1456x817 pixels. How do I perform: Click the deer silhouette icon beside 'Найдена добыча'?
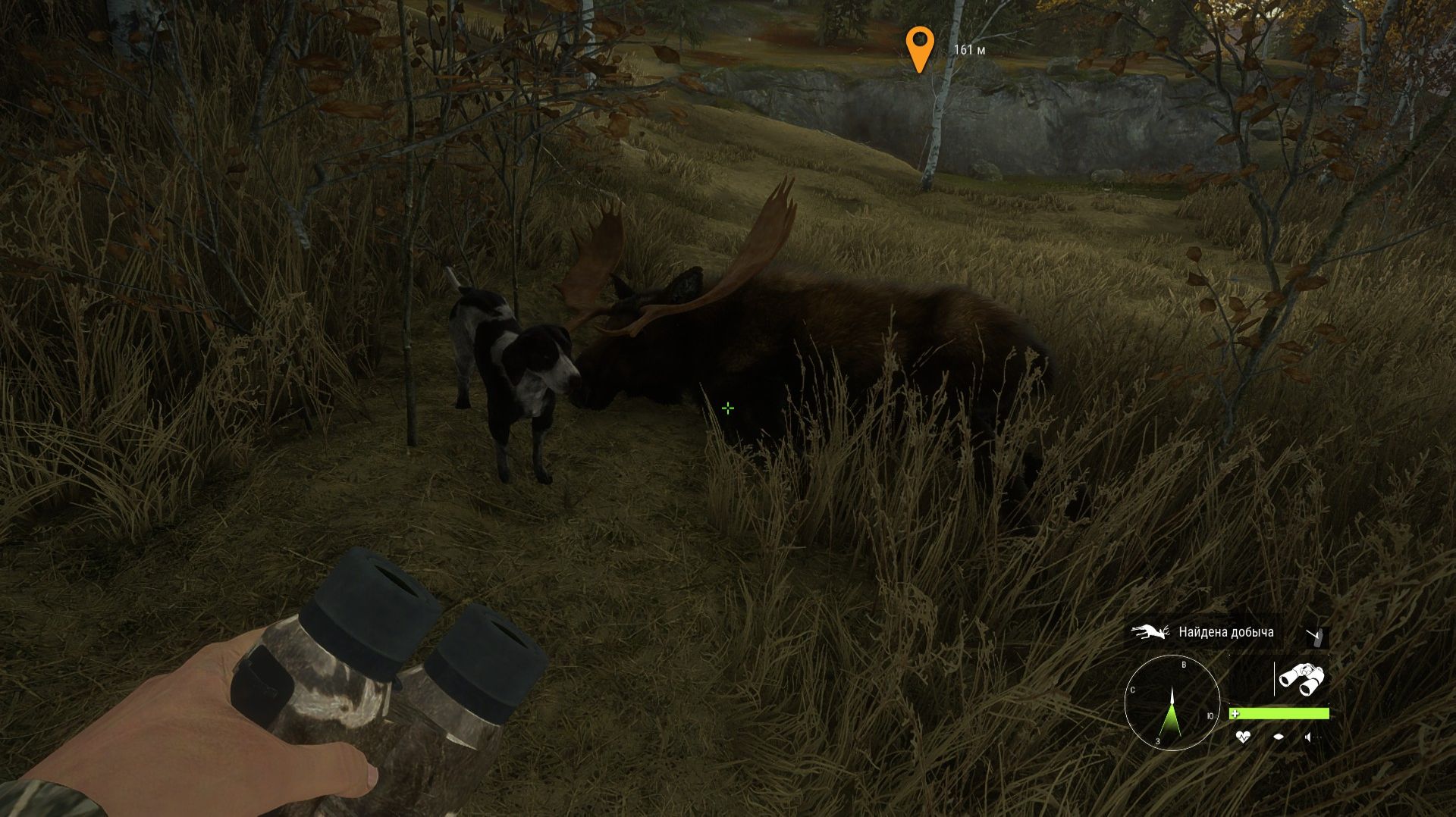(1149, 632)
